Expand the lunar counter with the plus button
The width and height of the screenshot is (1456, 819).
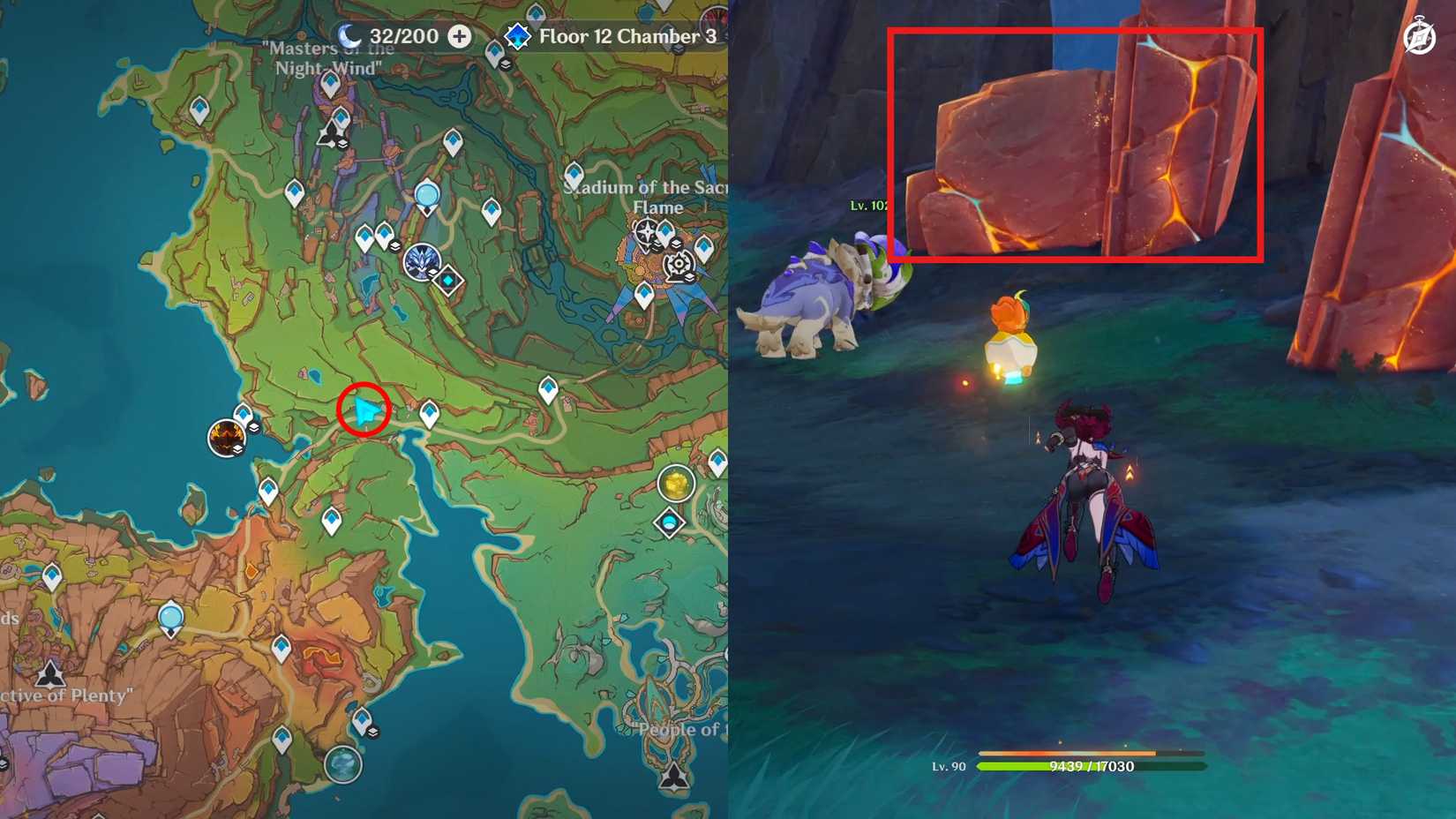click(x=457, y=37)
